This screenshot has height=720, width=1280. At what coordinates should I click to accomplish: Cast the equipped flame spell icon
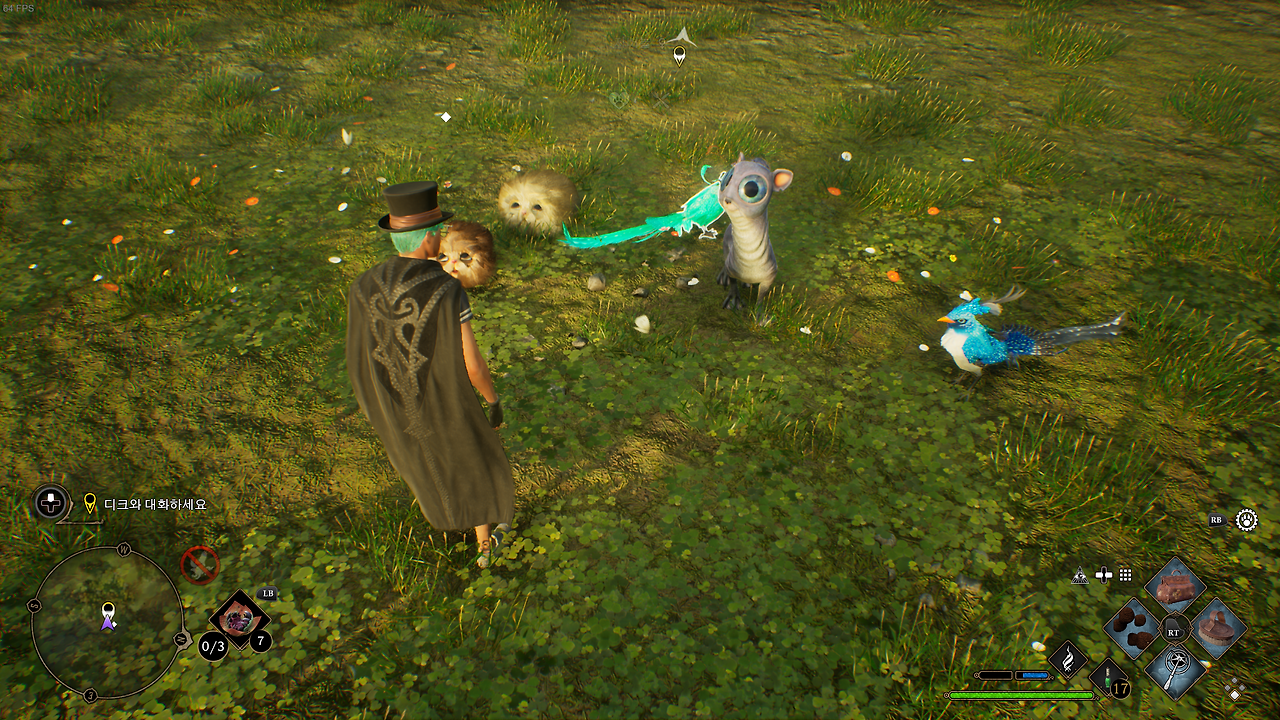1068,660
